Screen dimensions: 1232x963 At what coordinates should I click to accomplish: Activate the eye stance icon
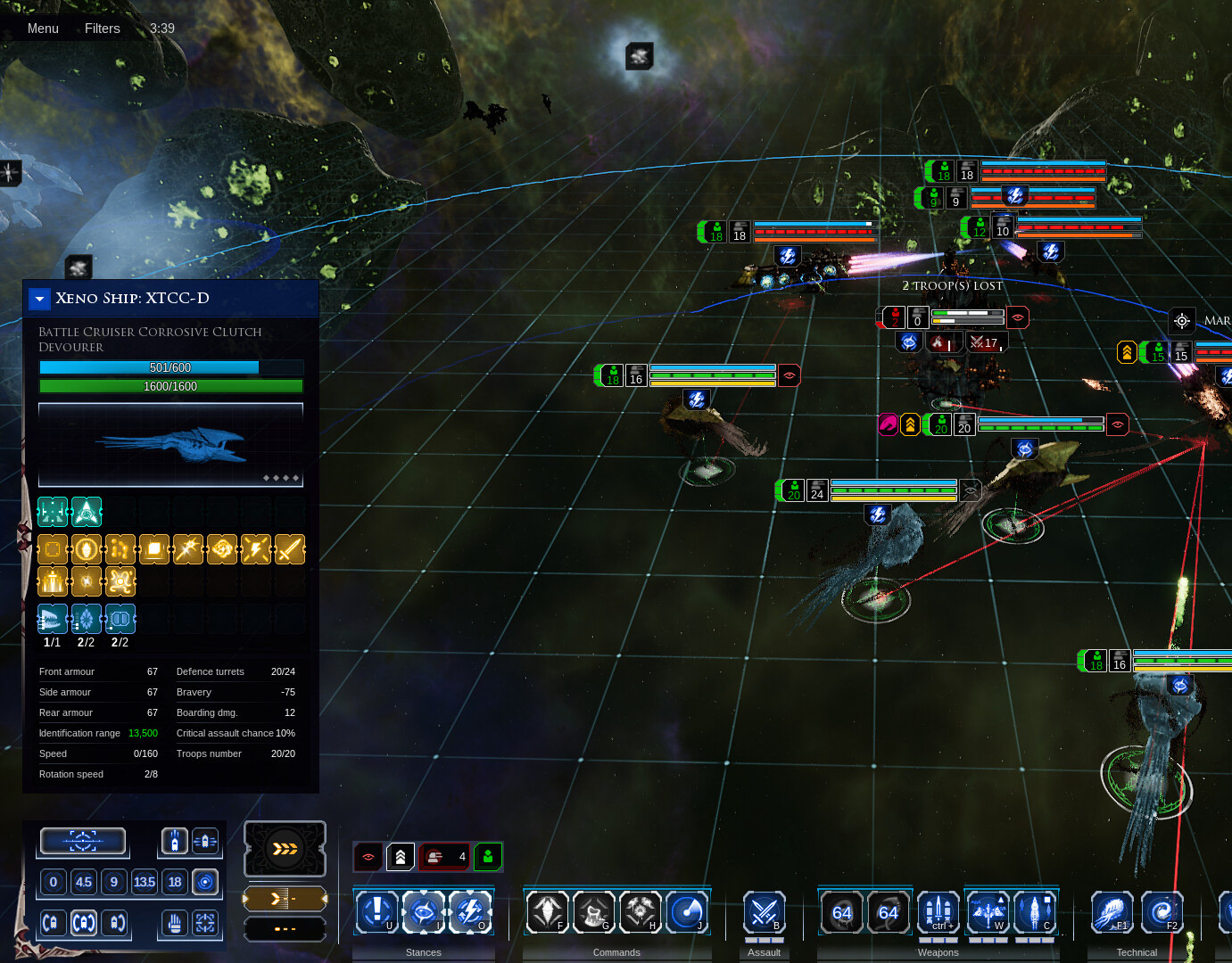[424, 911]
